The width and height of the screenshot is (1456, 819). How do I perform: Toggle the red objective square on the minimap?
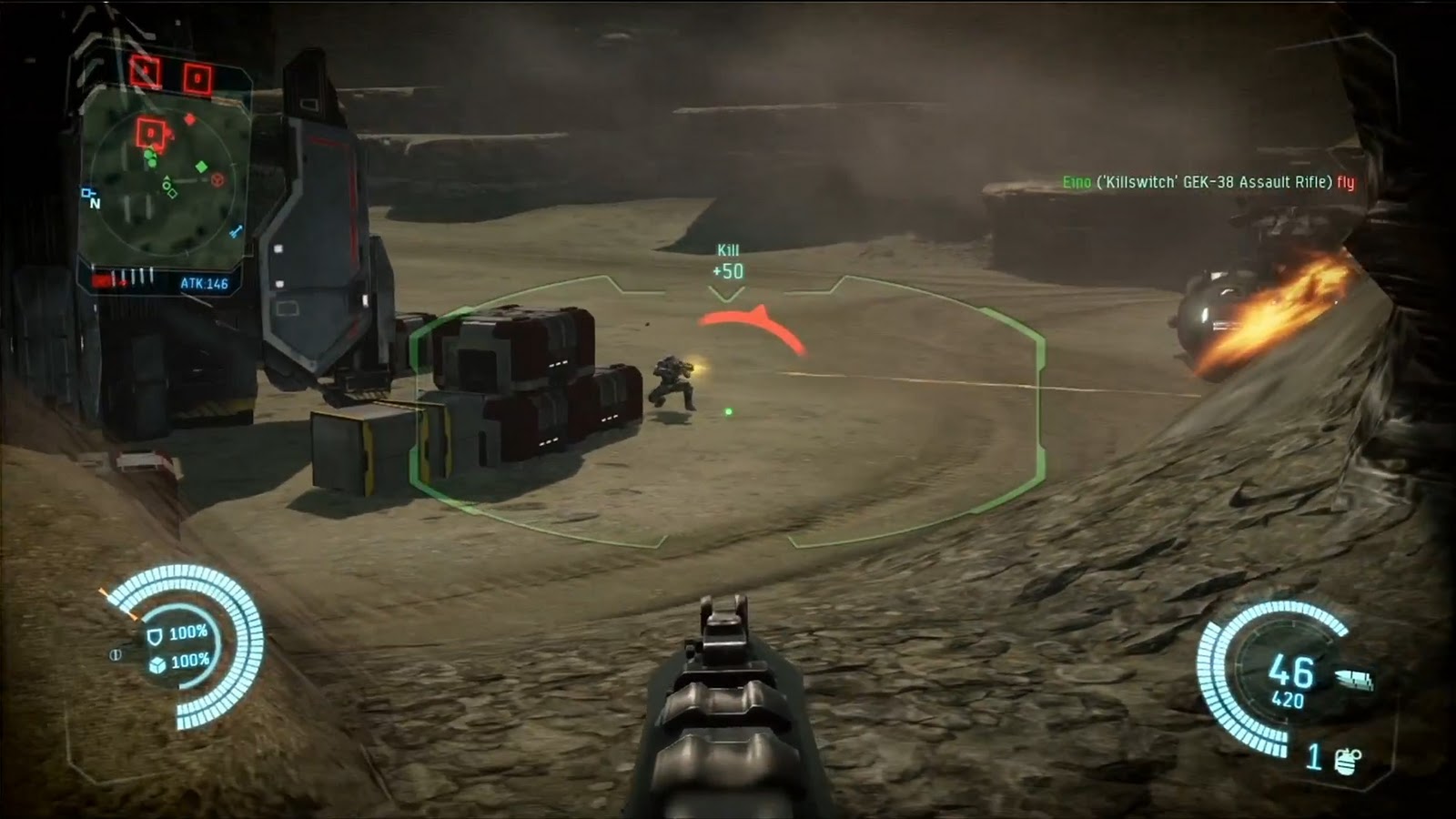150,132
